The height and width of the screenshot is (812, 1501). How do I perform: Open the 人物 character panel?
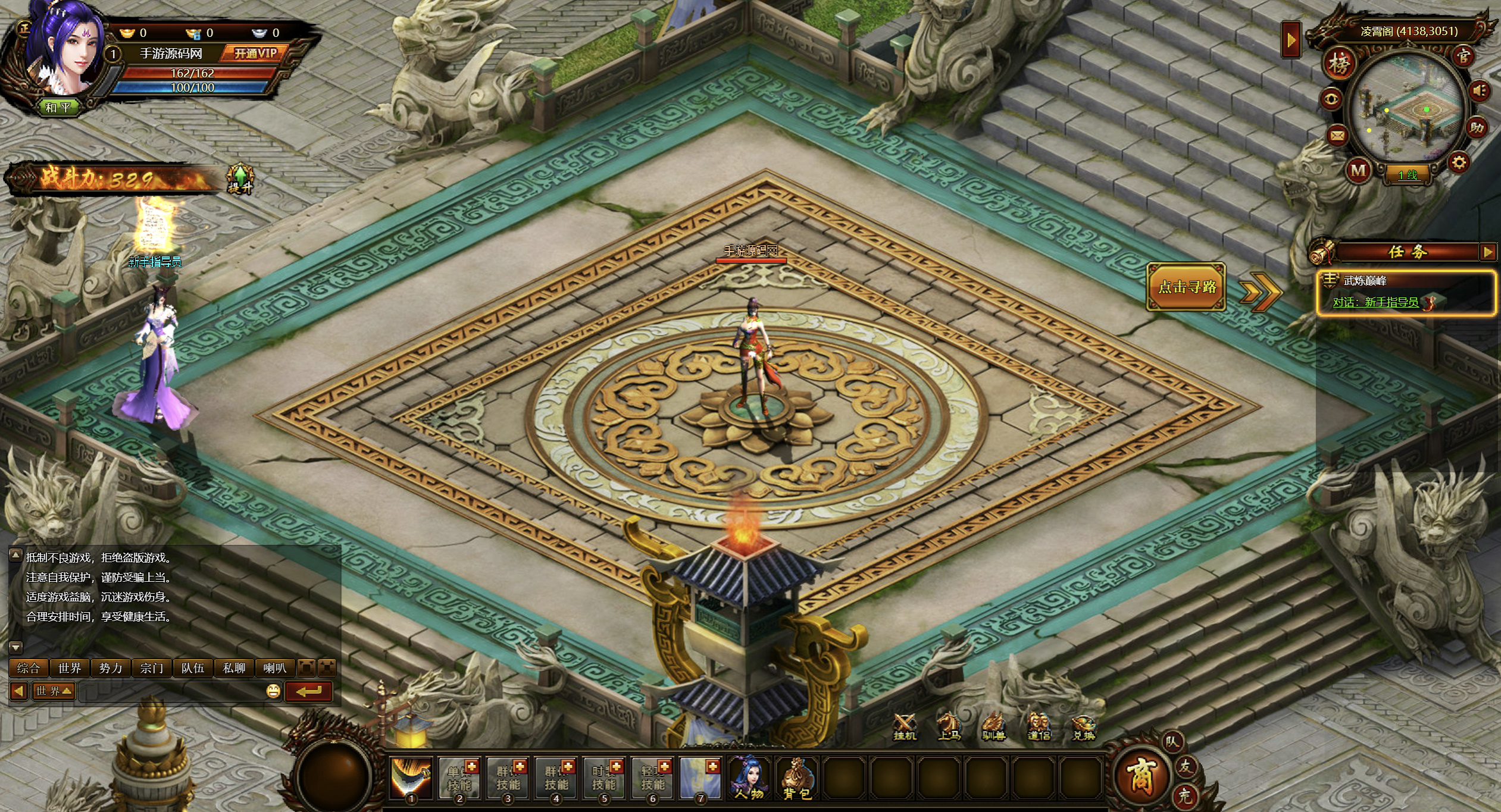(x=749, y=778)
